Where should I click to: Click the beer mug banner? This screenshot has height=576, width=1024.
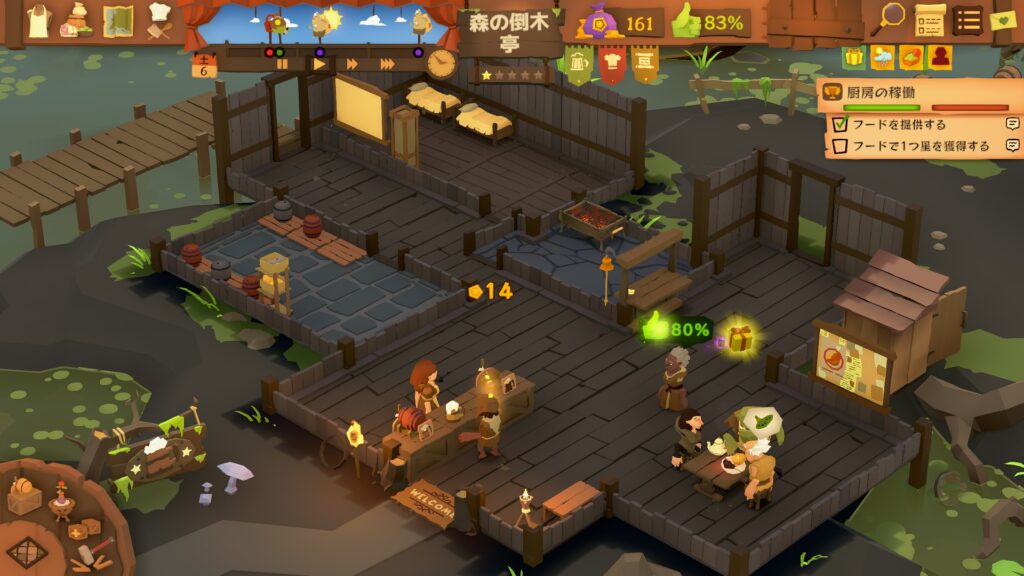(x=579, y=65)
